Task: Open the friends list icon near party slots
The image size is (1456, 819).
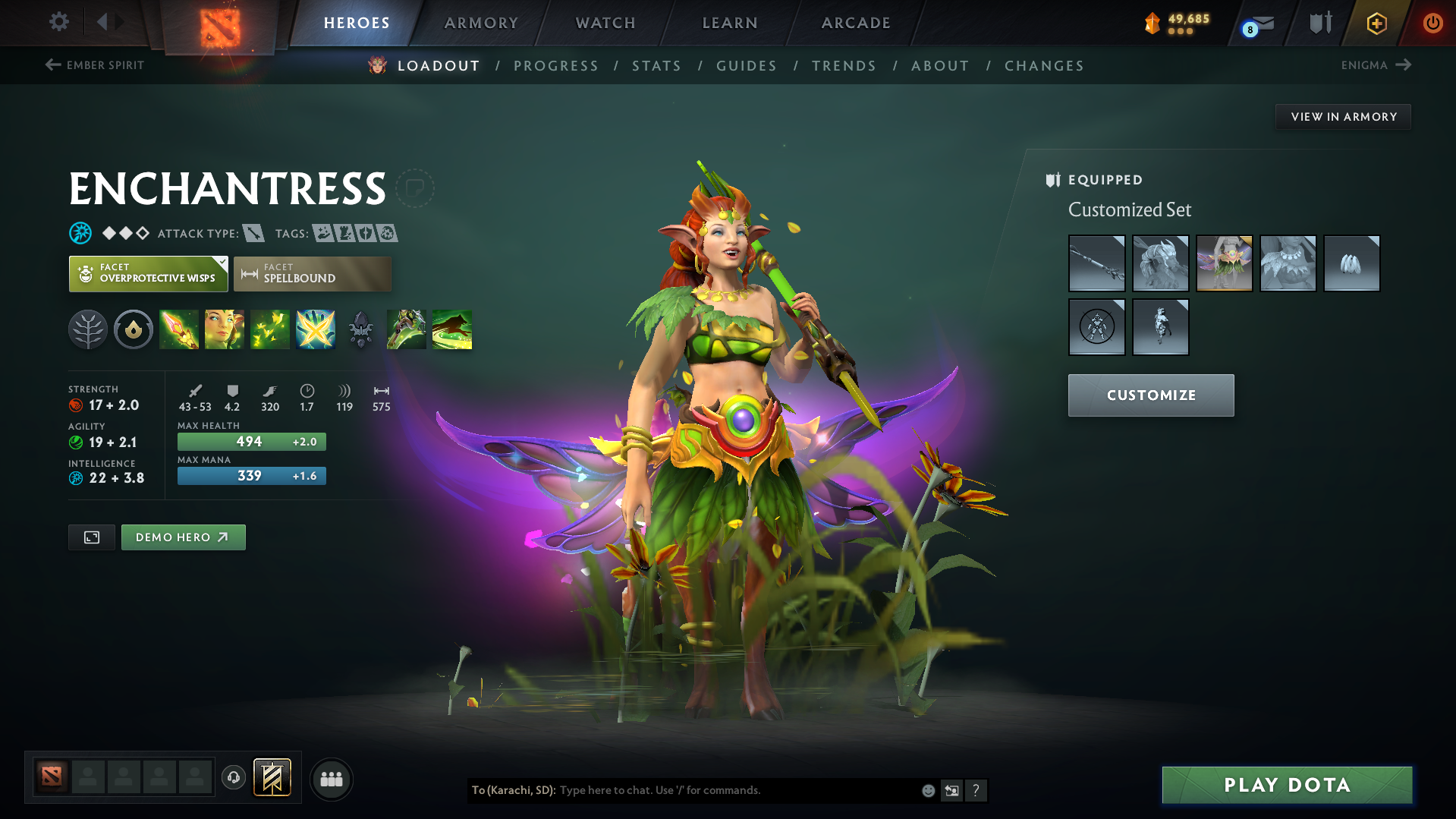Action: coord(332,779)
